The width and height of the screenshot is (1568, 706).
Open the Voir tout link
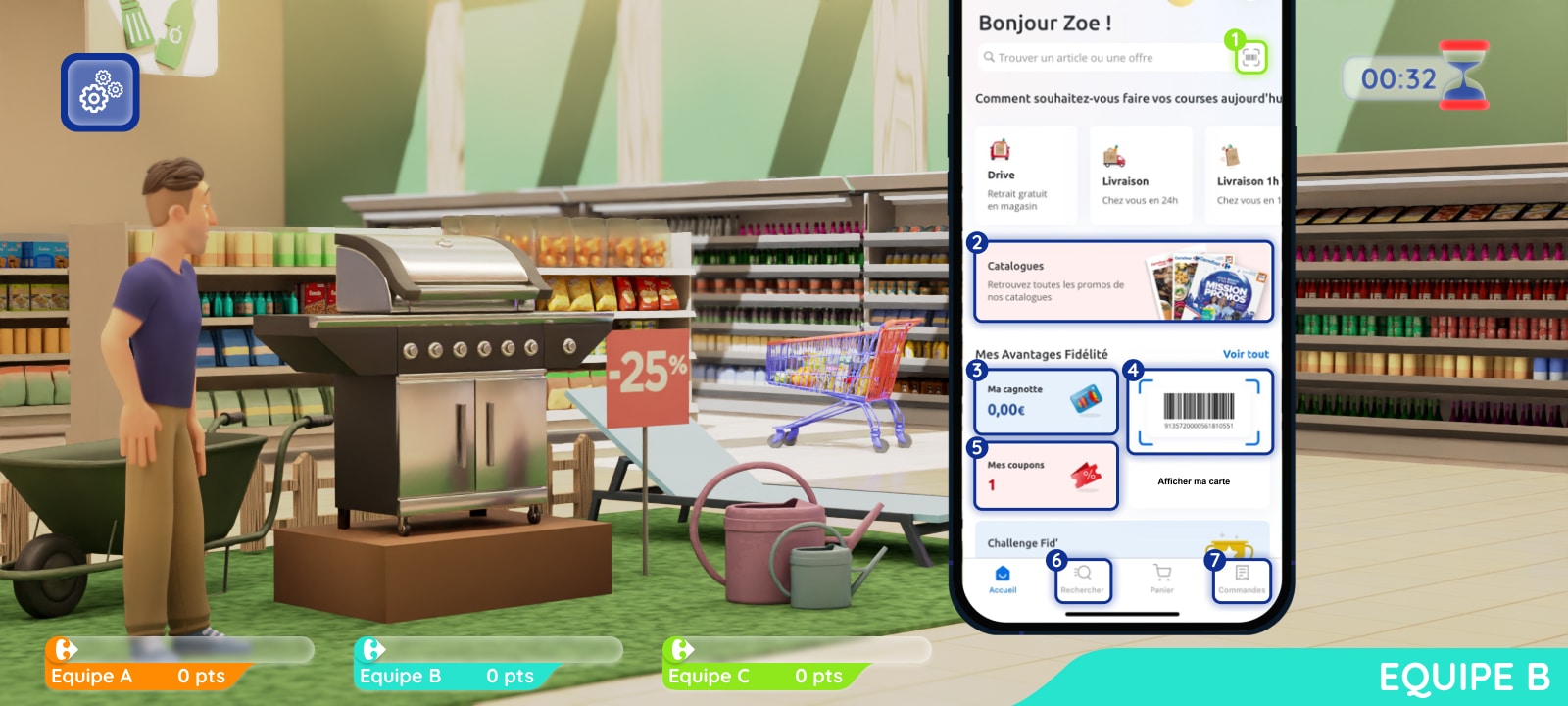(x=1245, y=354)
